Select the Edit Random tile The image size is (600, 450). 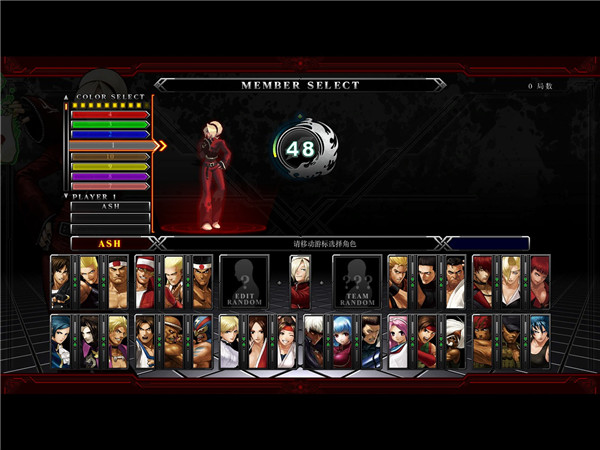[243, 281]
